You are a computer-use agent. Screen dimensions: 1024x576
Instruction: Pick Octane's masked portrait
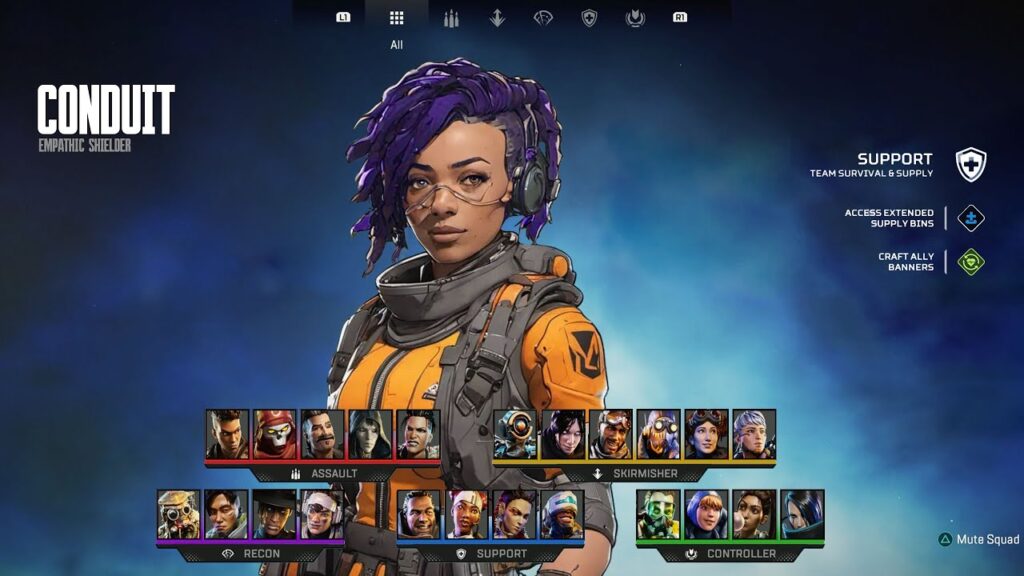659,434
